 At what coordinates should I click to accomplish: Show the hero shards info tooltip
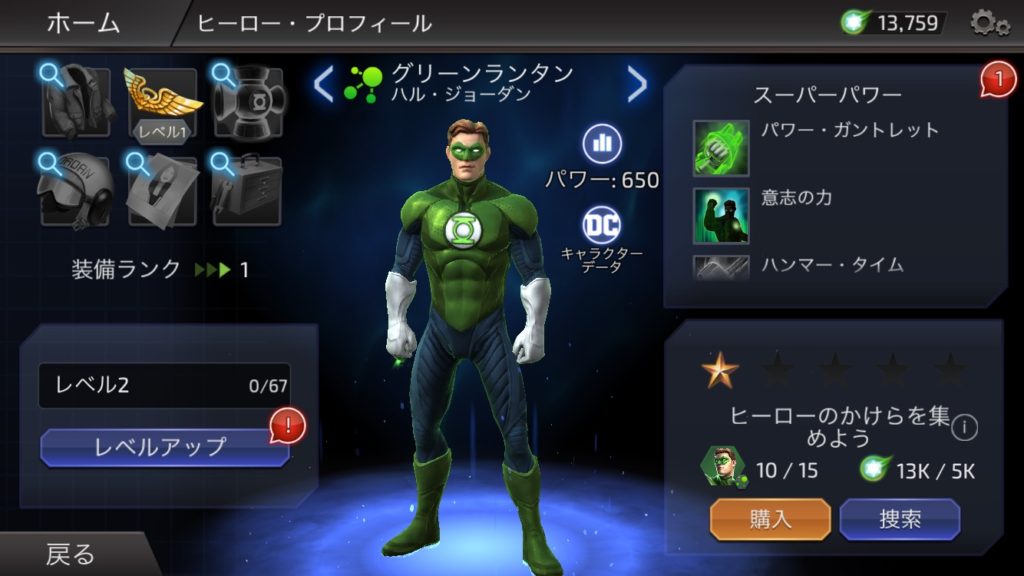coord(964,428)
